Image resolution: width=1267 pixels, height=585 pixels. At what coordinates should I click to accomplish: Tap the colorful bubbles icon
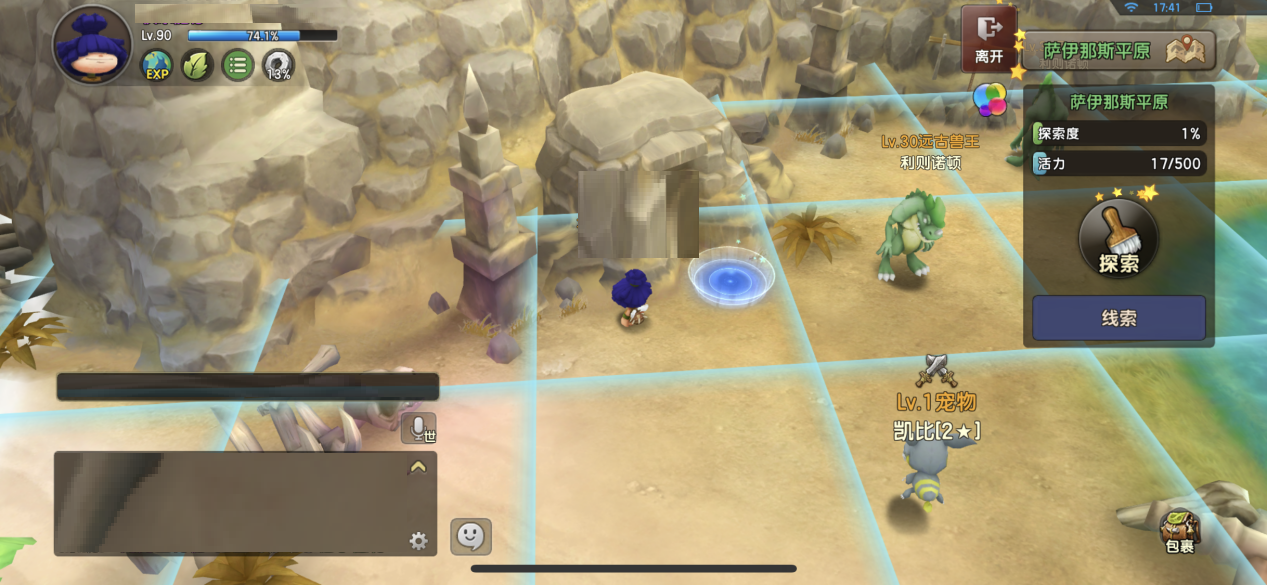pos(990,99)
